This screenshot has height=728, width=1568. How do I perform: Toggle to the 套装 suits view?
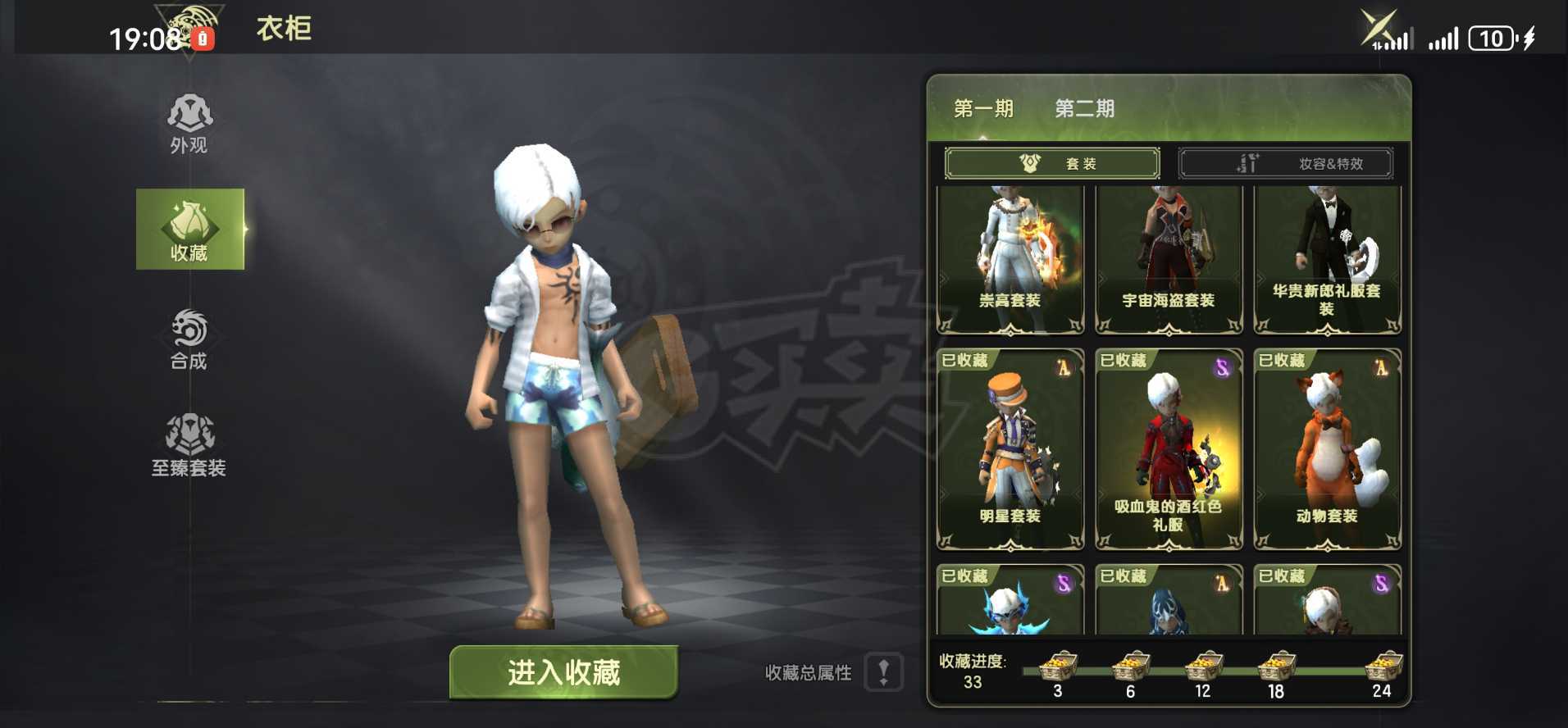coord(1052,162)
